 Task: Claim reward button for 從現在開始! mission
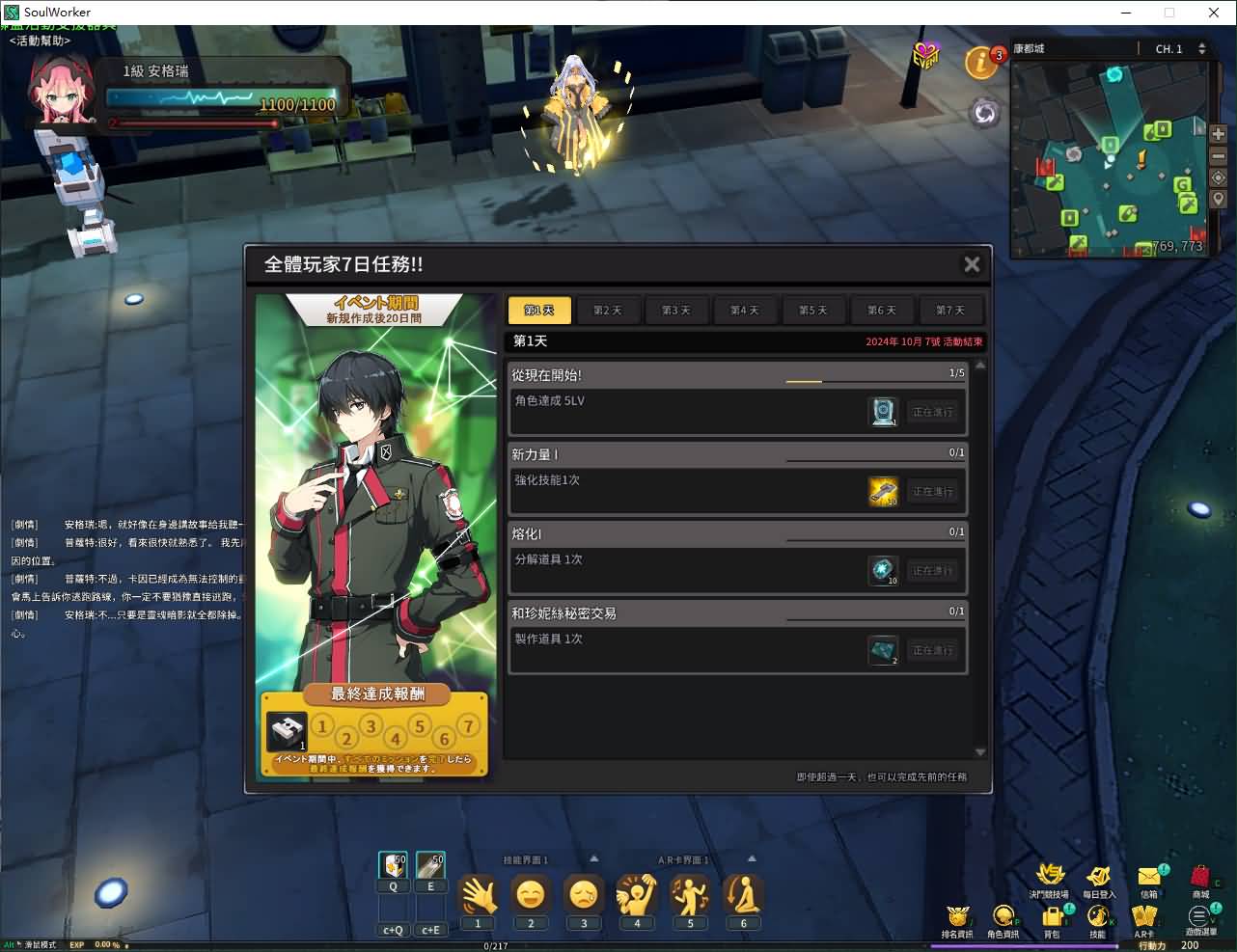pyautogui.click(x=932, y=412)
